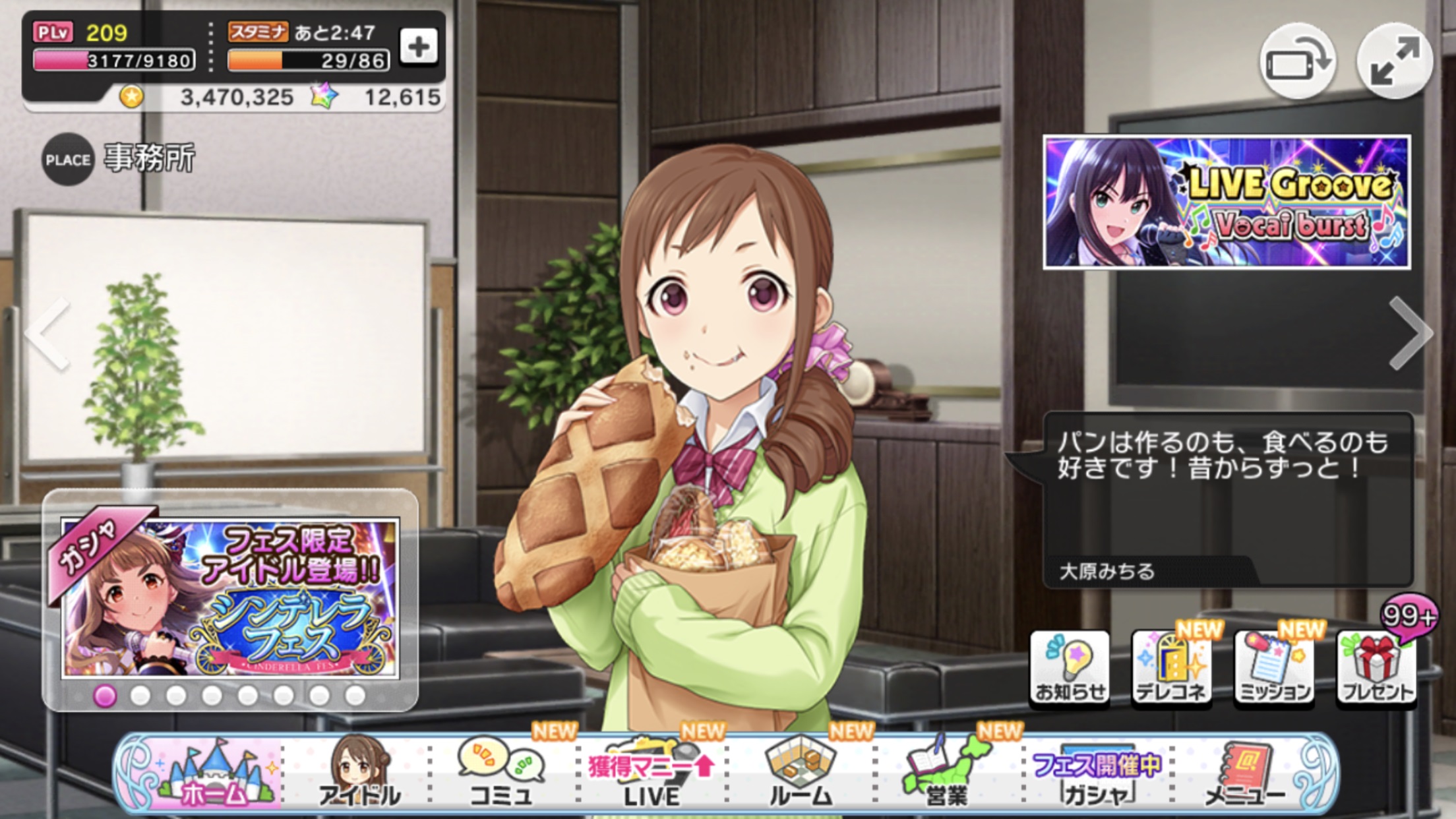Screen dimensions: 1456x819
Task: Open the Cinderella Fes gacha banner
Action: pyautogui.click(x=230, y=598)
